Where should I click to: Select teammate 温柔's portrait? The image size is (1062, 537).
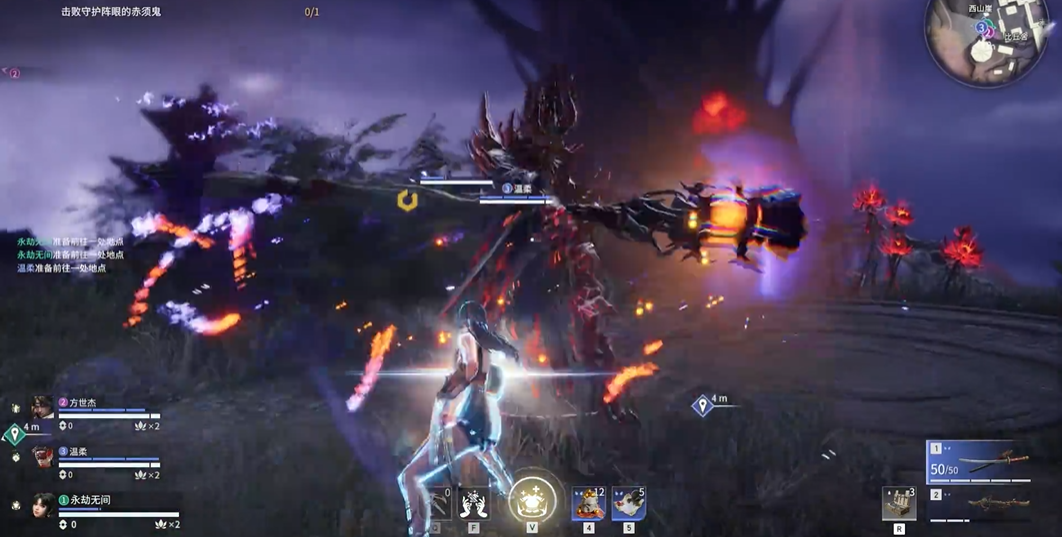pyautogui.click(x=41, y=457)
